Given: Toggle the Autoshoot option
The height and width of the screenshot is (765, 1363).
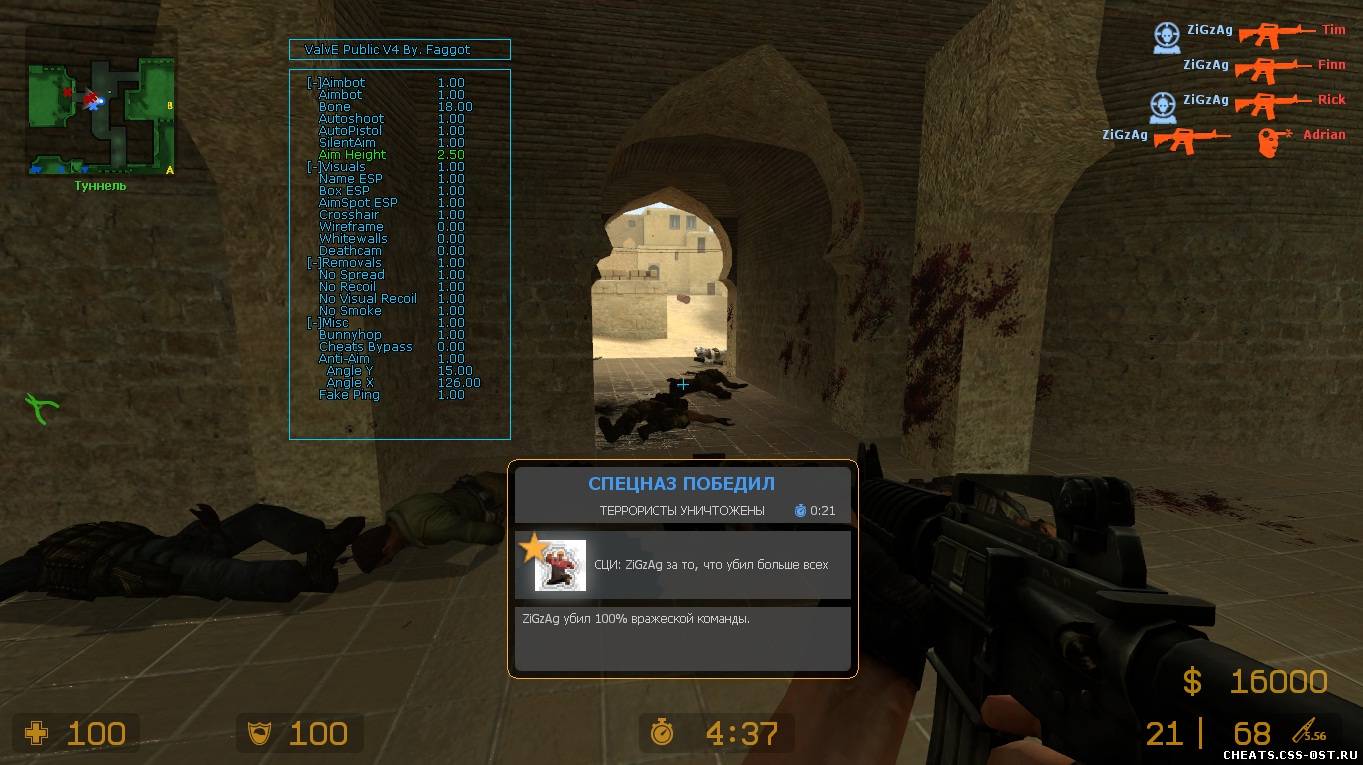Looking at the screenshot, I should coord(351,119).
